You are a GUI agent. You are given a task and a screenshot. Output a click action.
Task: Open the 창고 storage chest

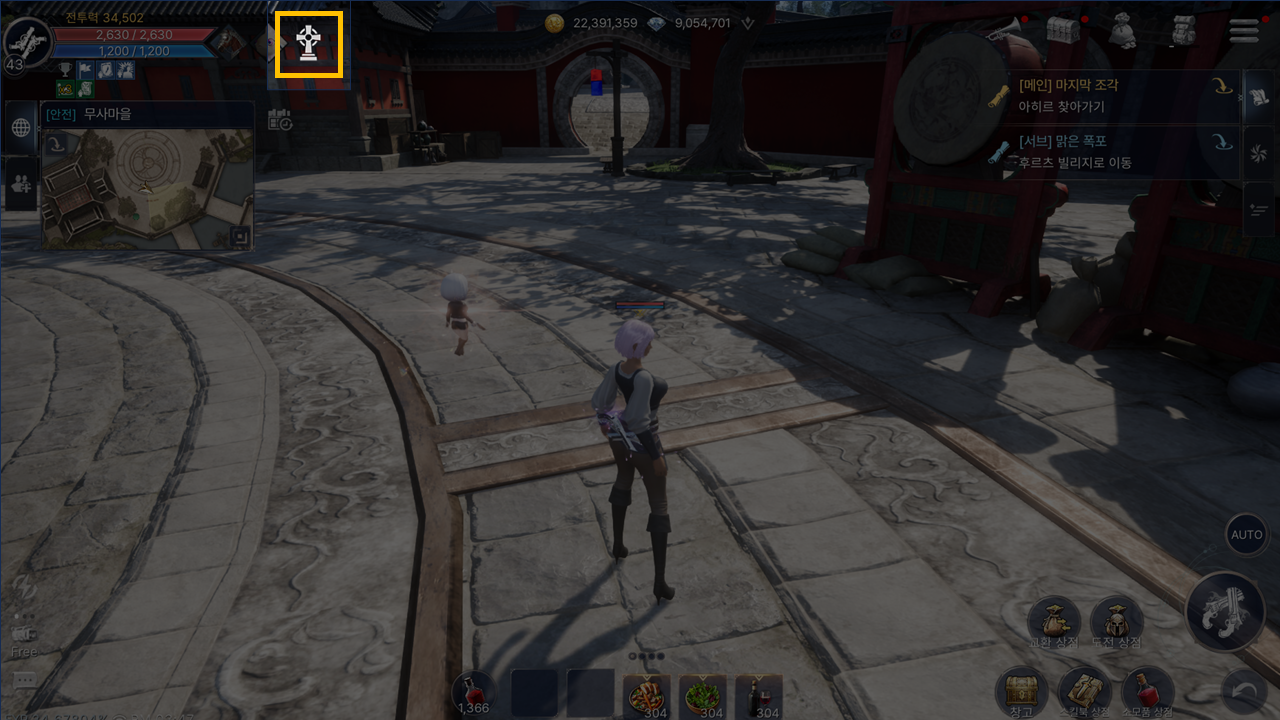pos(1021,692)
